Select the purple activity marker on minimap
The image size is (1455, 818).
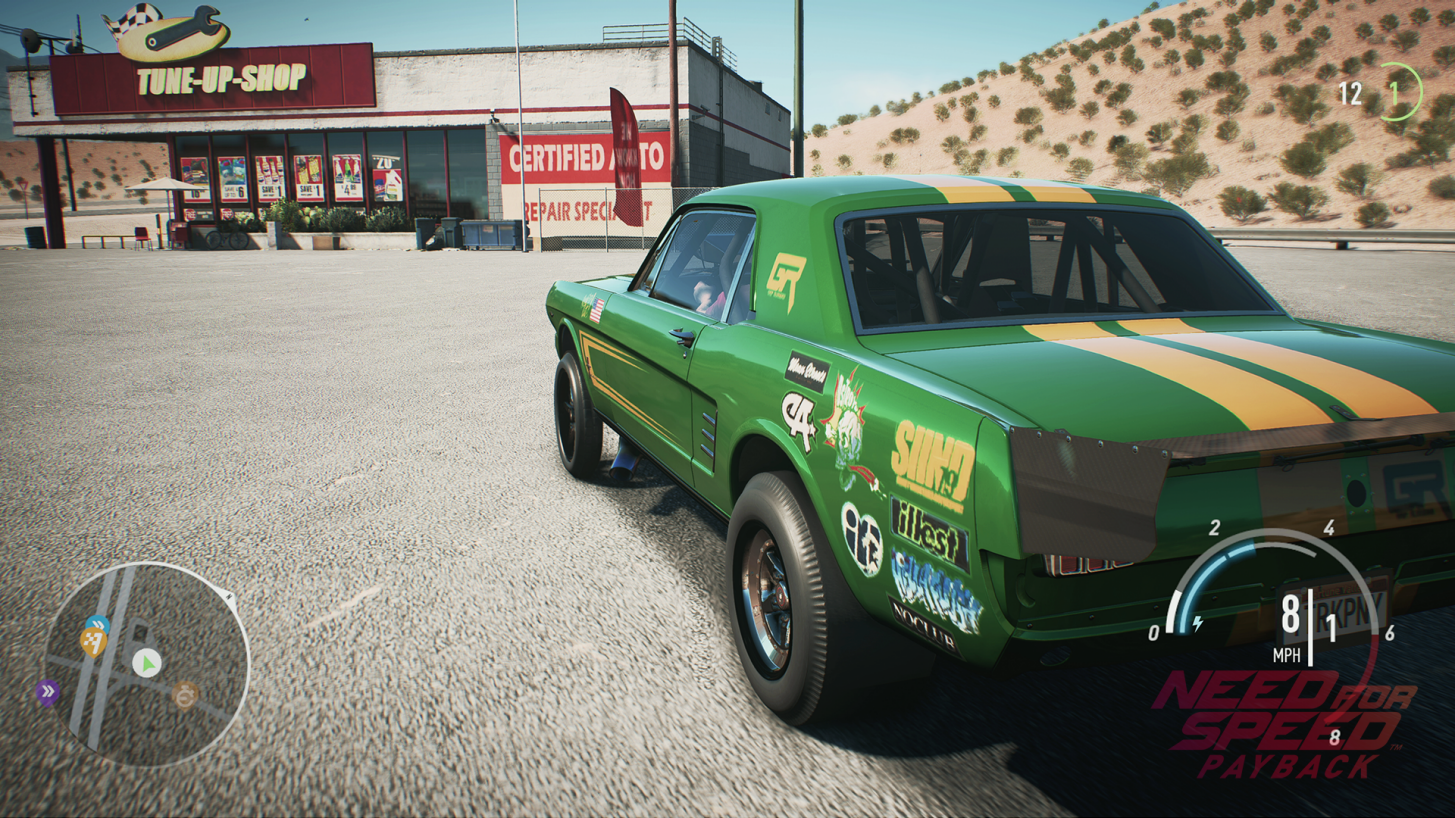pyautogui.click(x=47, y=690)
